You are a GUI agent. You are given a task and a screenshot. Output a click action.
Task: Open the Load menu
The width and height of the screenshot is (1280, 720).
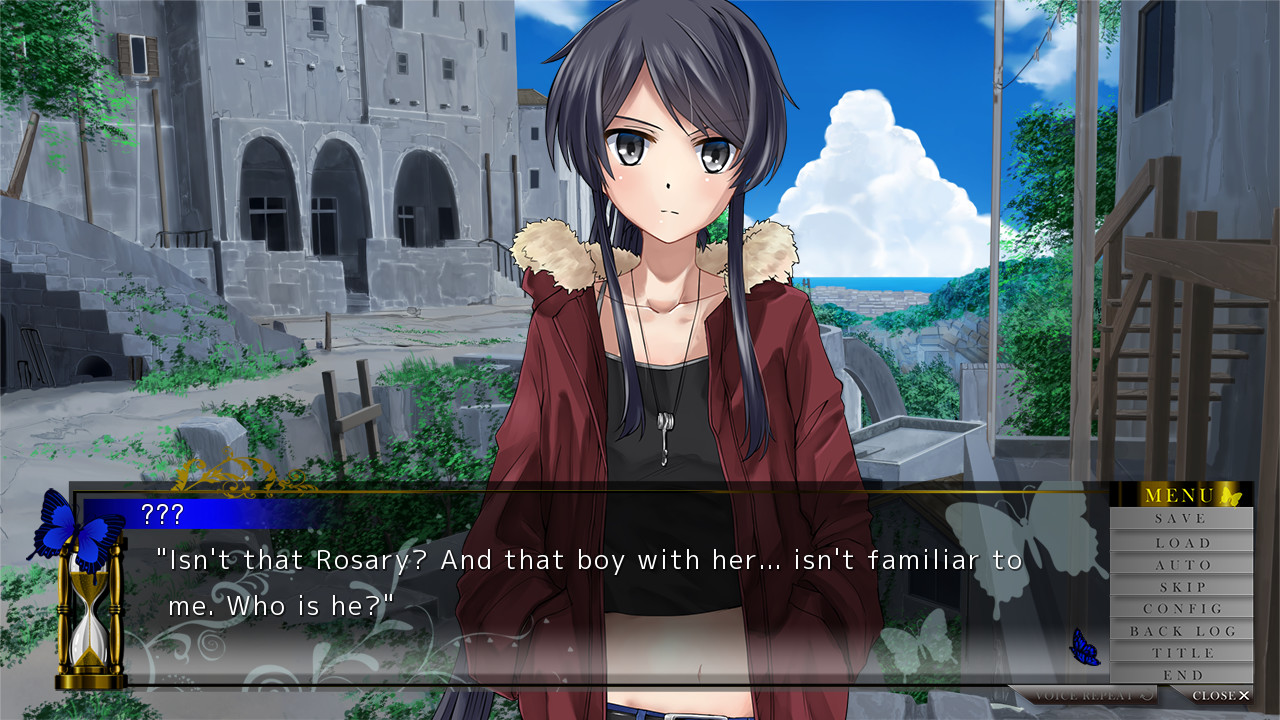pyautogui.click(x=1181, y=542)
